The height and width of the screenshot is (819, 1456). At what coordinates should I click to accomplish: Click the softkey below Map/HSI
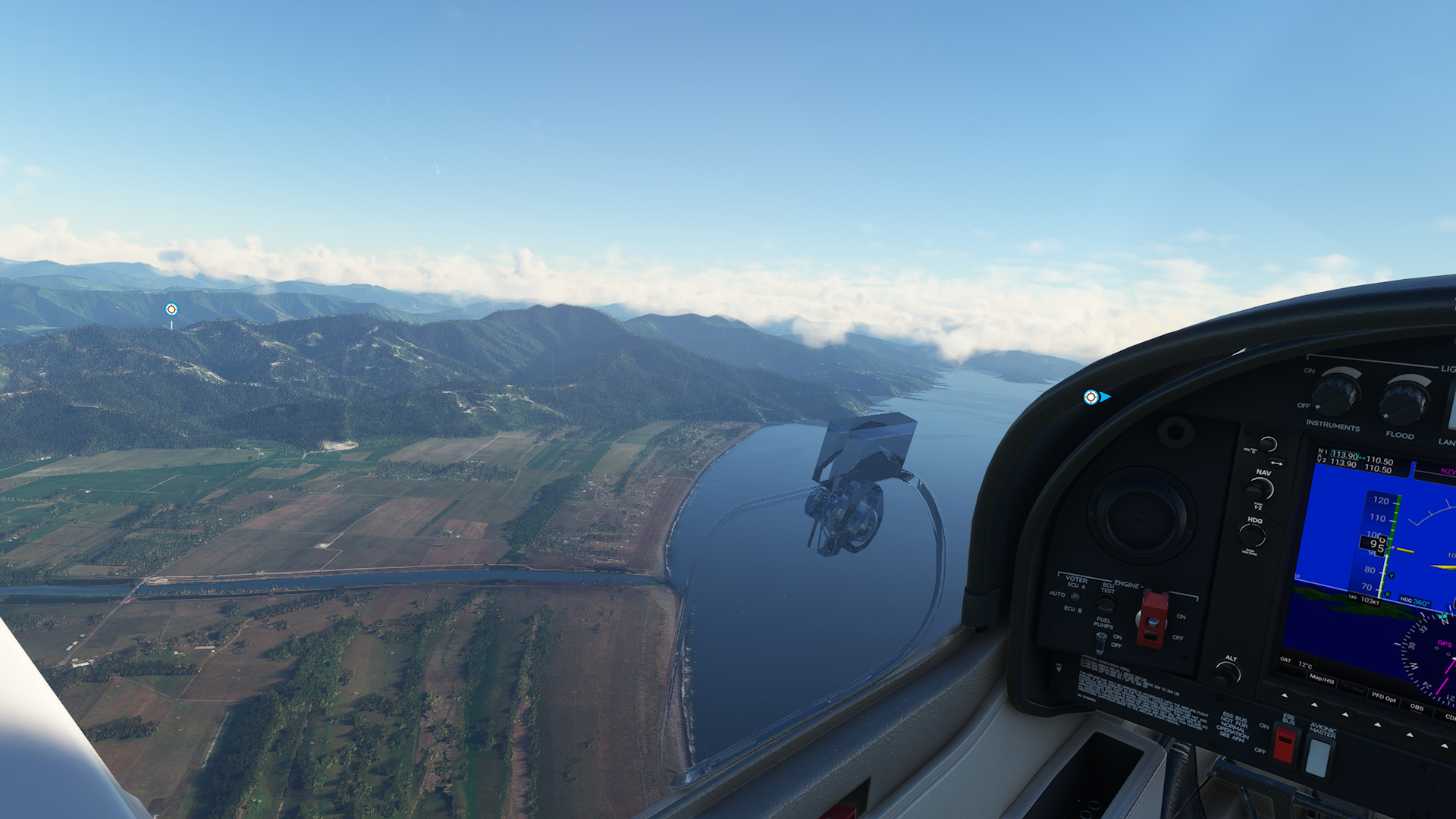click(1314, 704)
